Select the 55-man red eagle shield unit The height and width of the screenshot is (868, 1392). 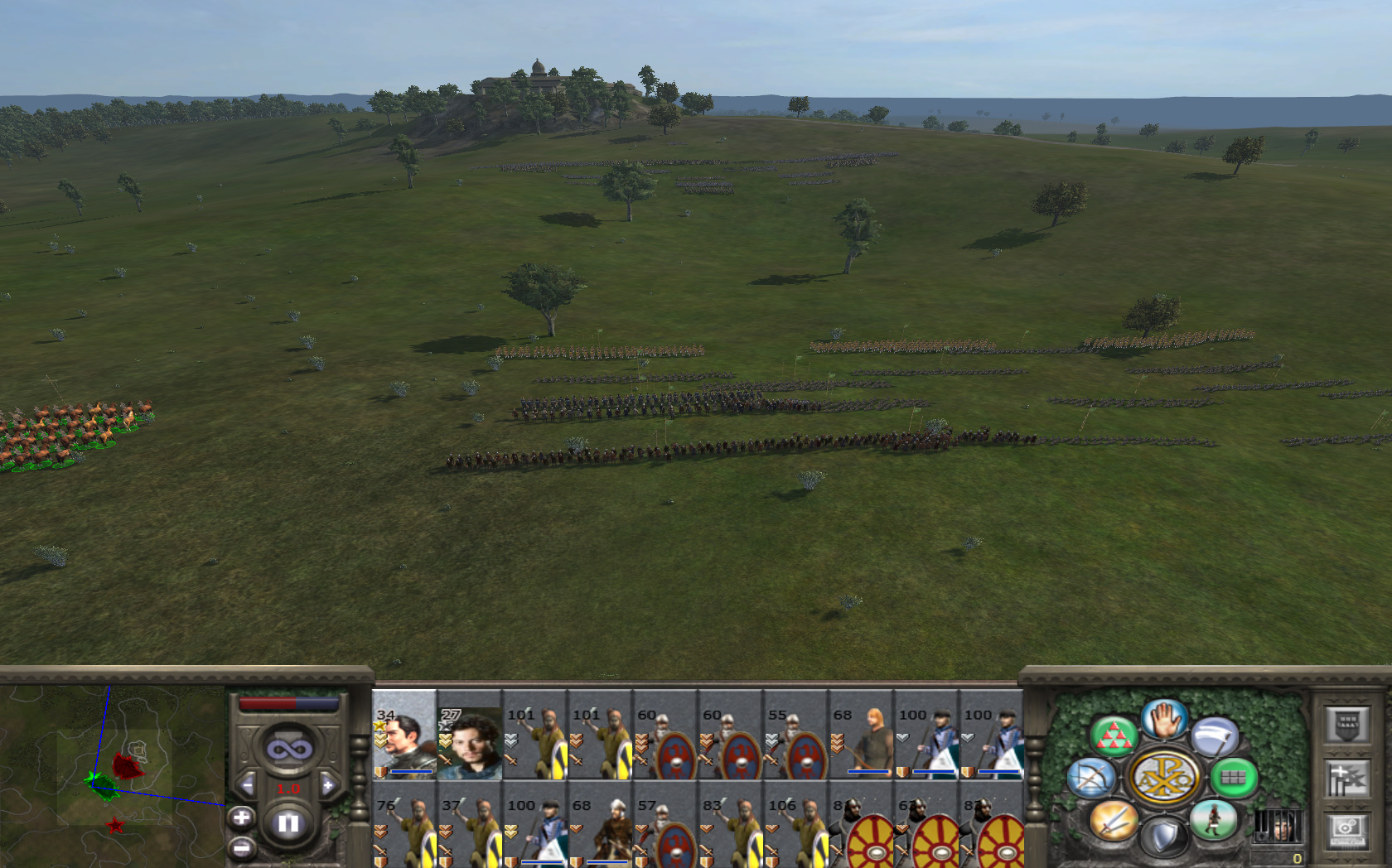tap(795, 735)
